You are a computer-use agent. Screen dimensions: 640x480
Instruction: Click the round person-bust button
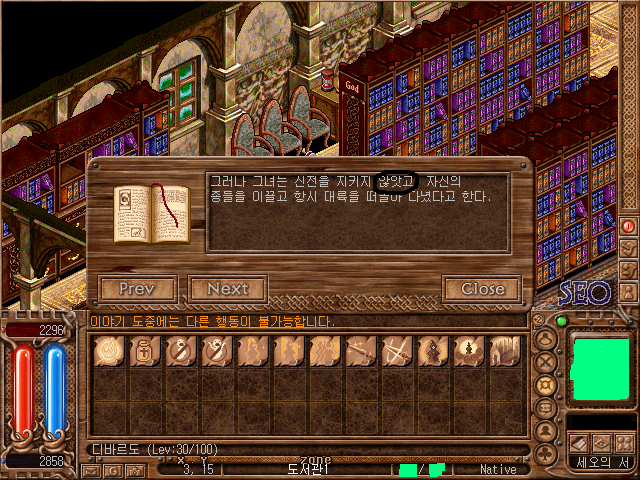(545, 431)
